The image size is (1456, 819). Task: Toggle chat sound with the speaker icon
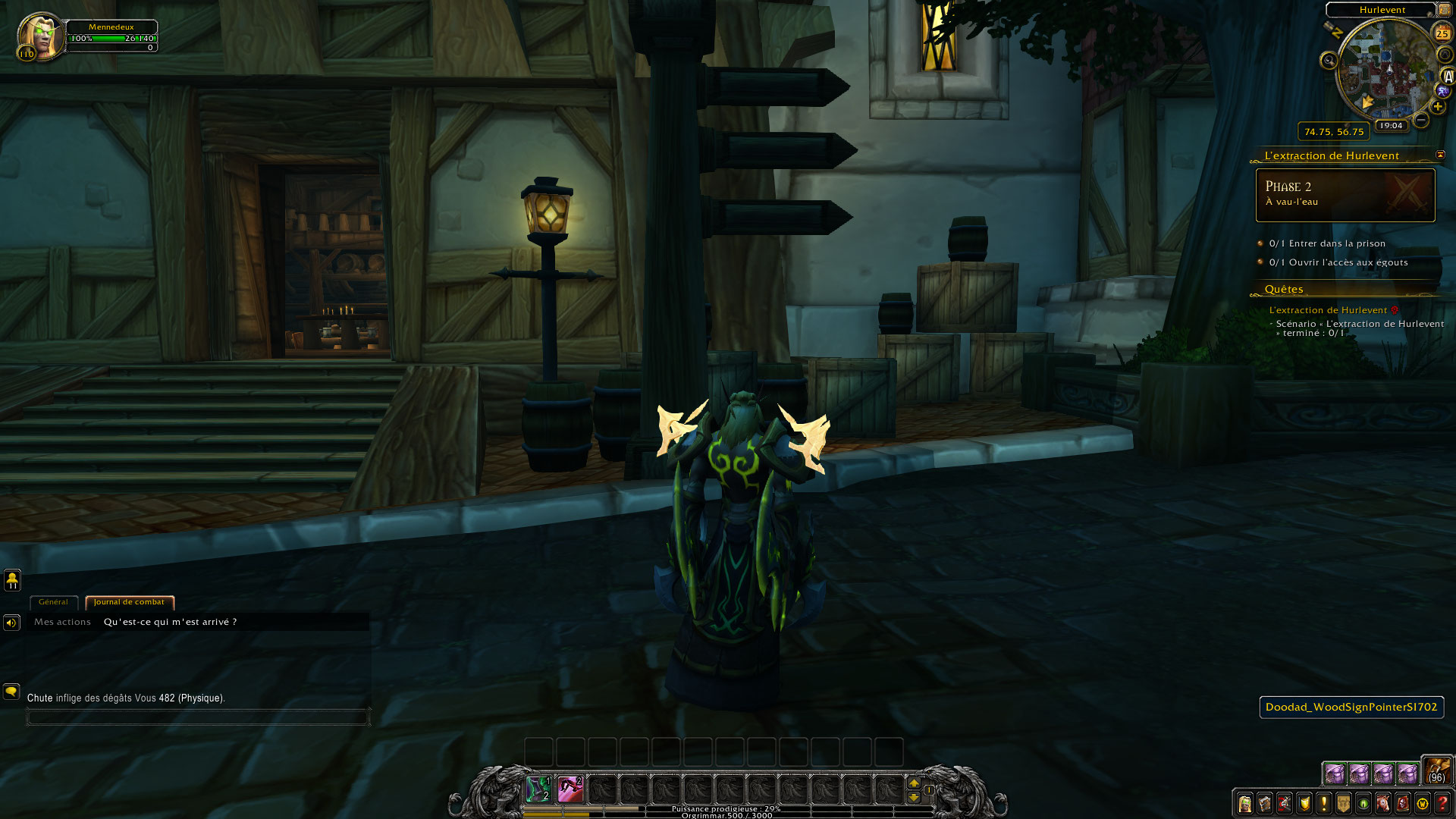point(11,622)
